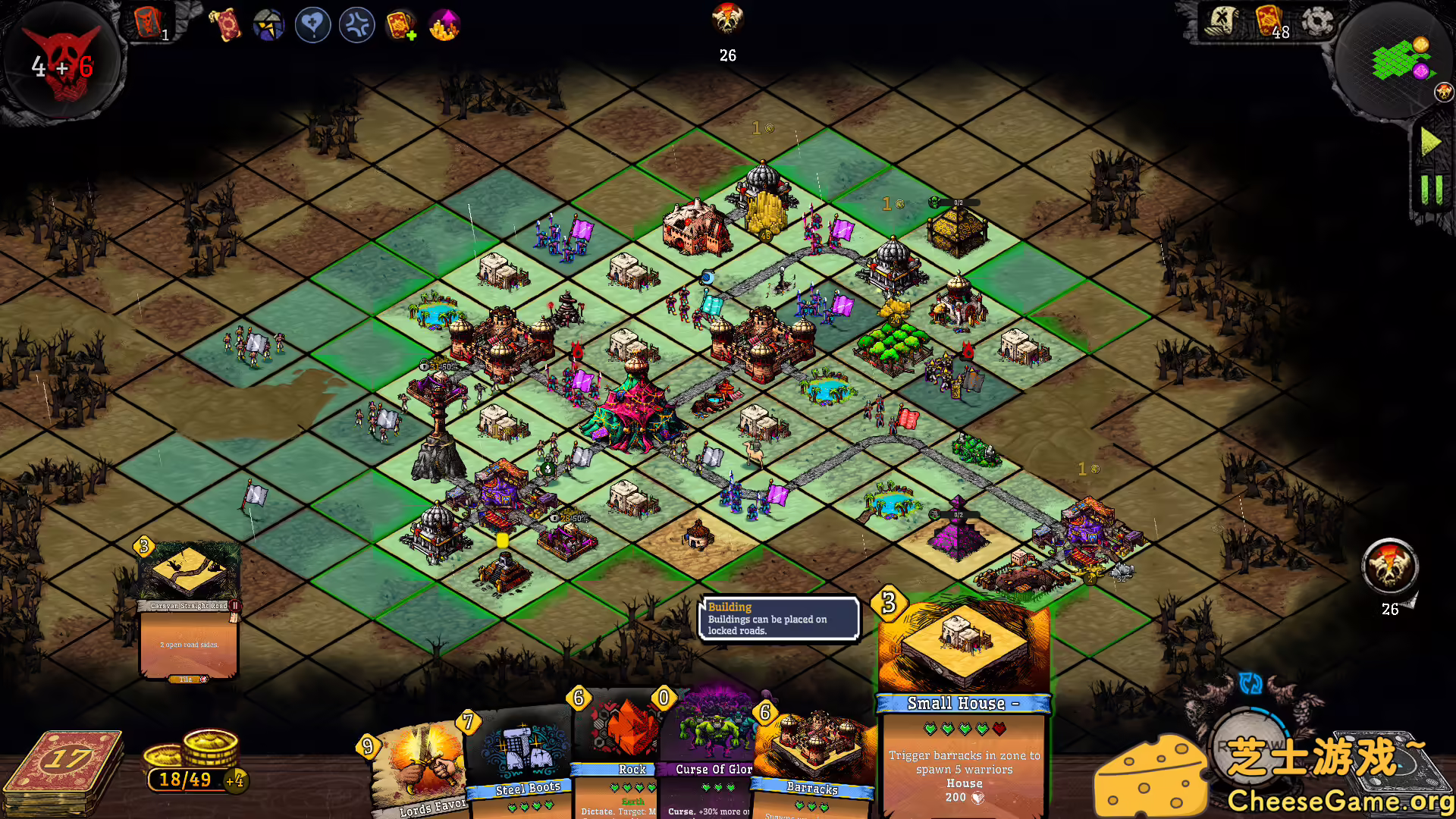Screen dimensions: 1456x819
Task: Click the dripping heart ability icon
Action: [x=312, y=24]
